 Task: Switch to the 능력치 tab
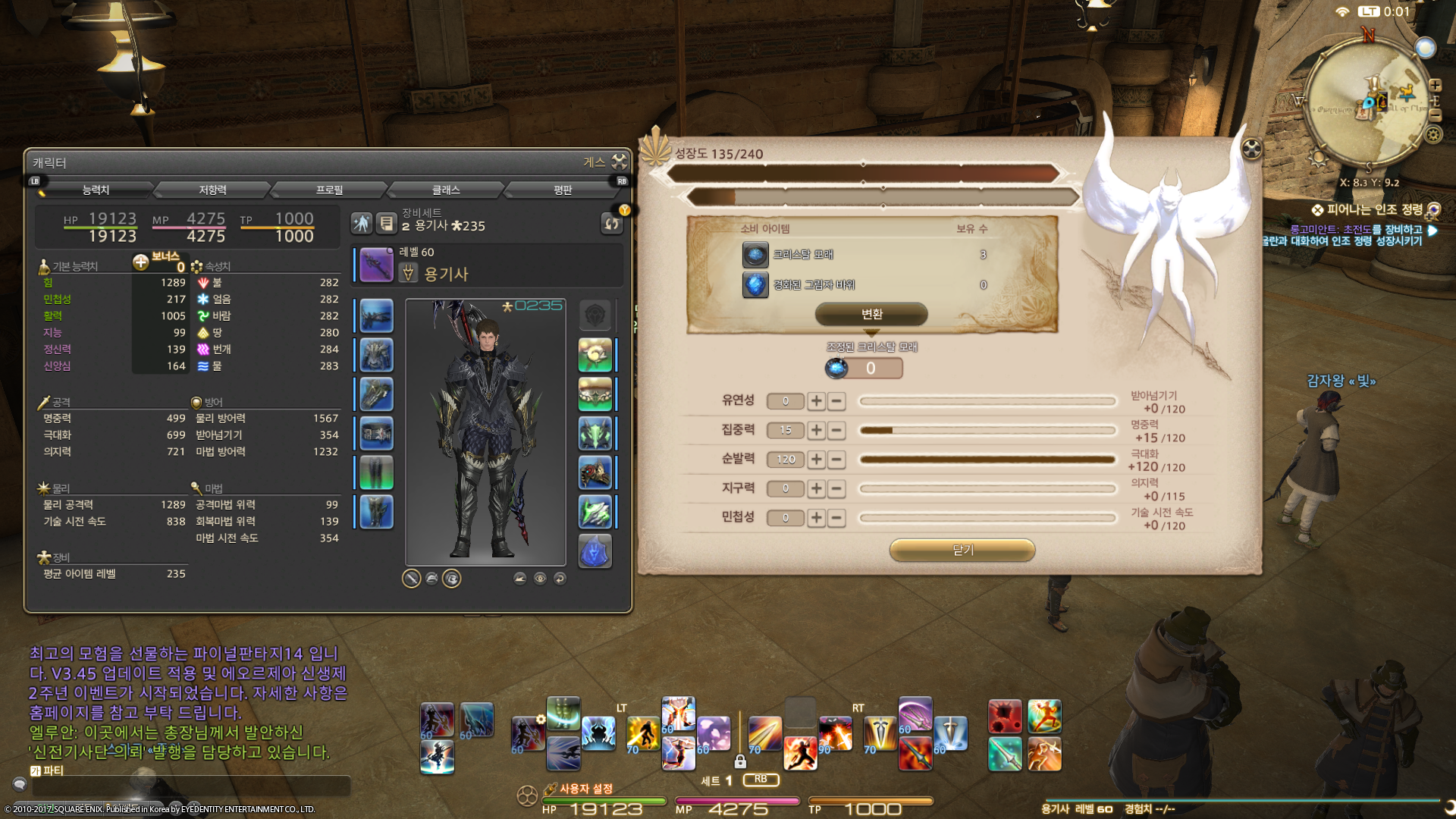96,190
